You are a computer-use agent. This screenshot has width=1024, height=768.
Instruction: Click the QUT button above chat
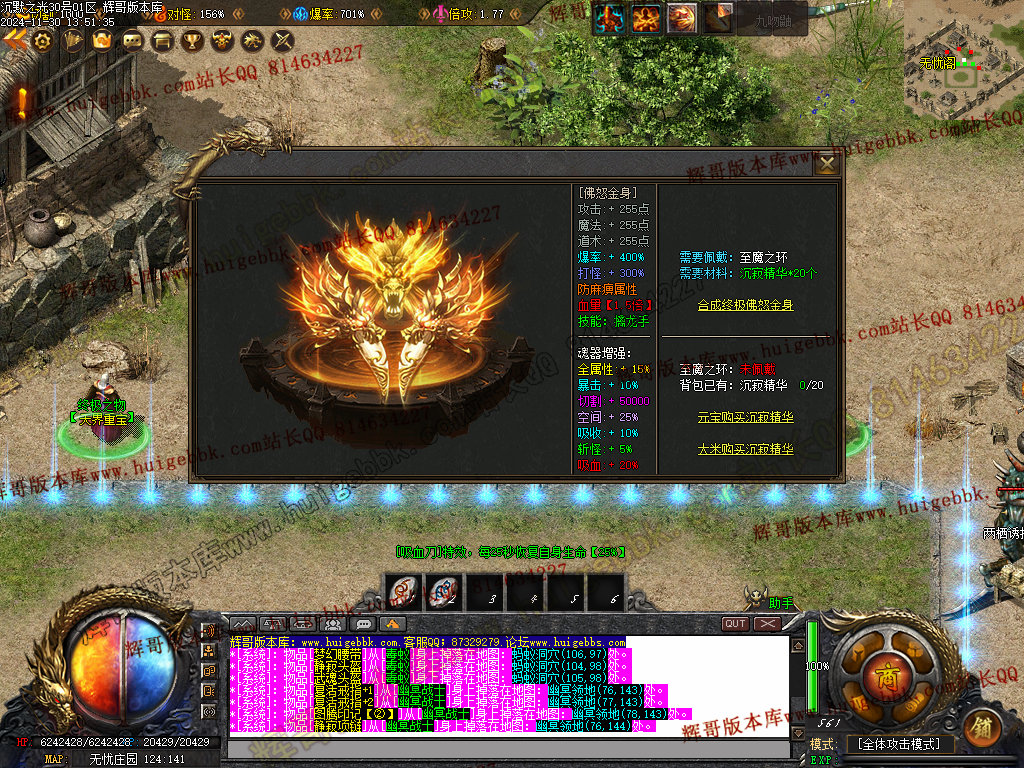[x=736, y=624]
